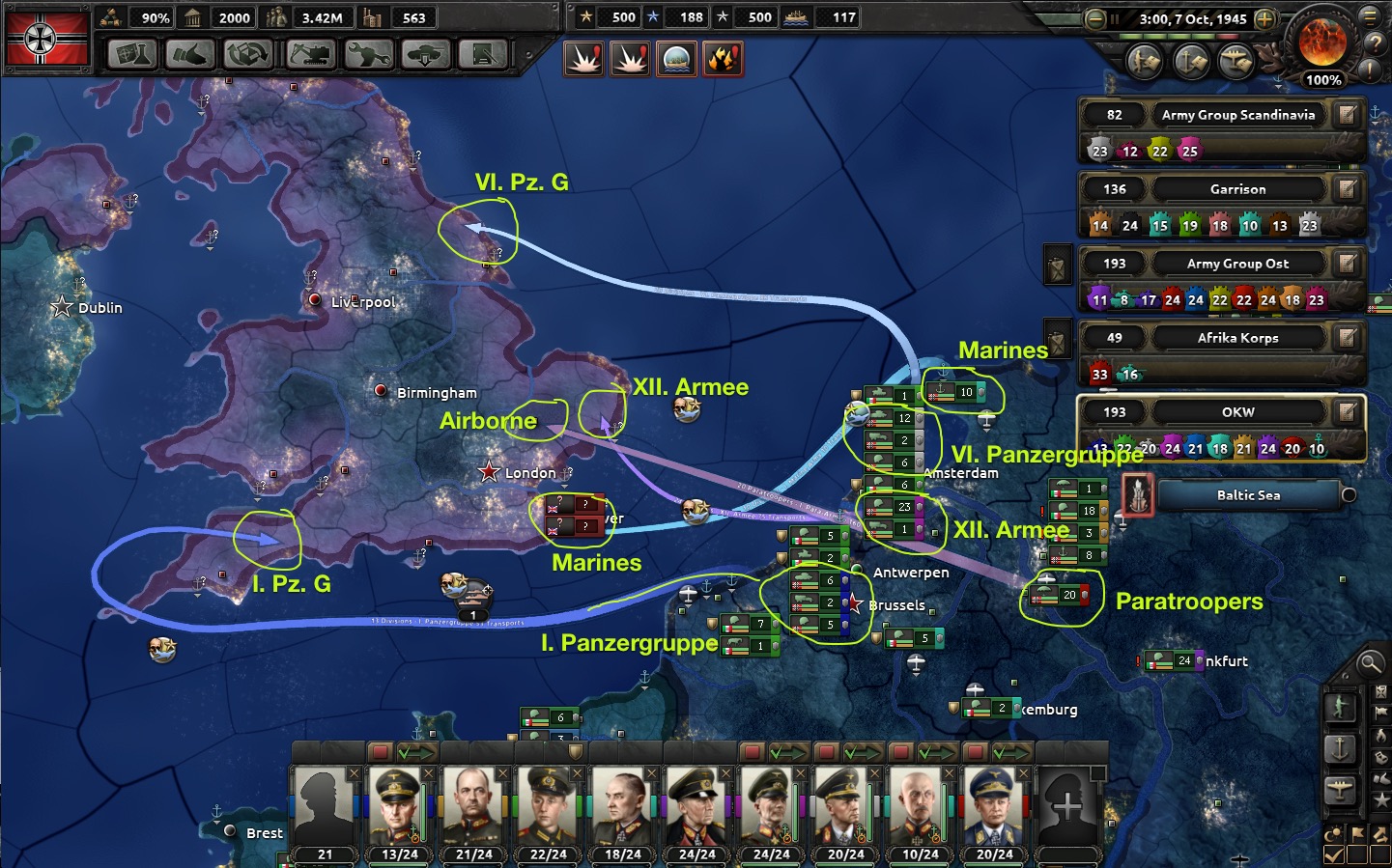Select the Afrika Korps army group

tap(1237, 338)
